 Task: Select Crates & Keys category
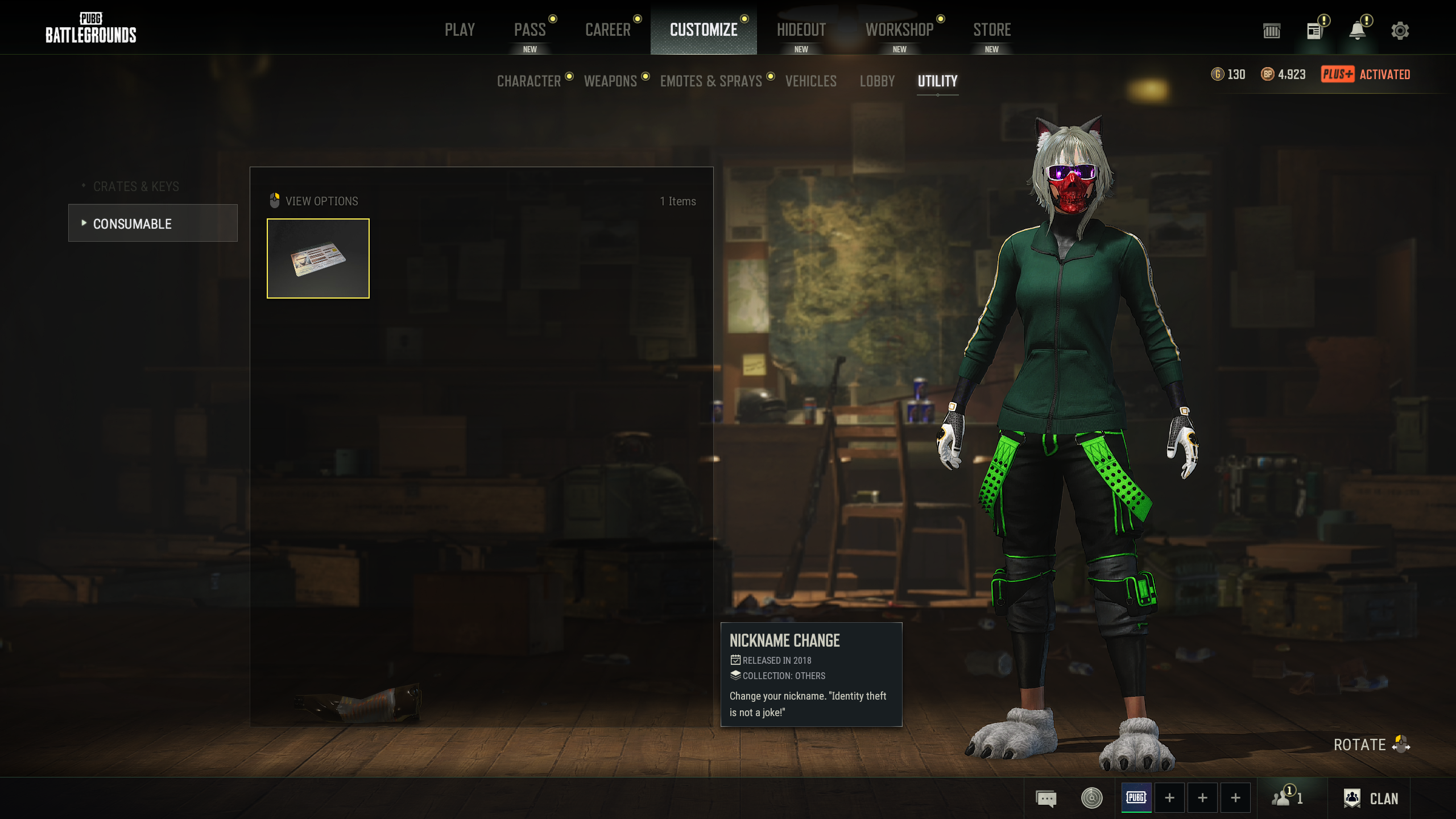click(136, 187)
